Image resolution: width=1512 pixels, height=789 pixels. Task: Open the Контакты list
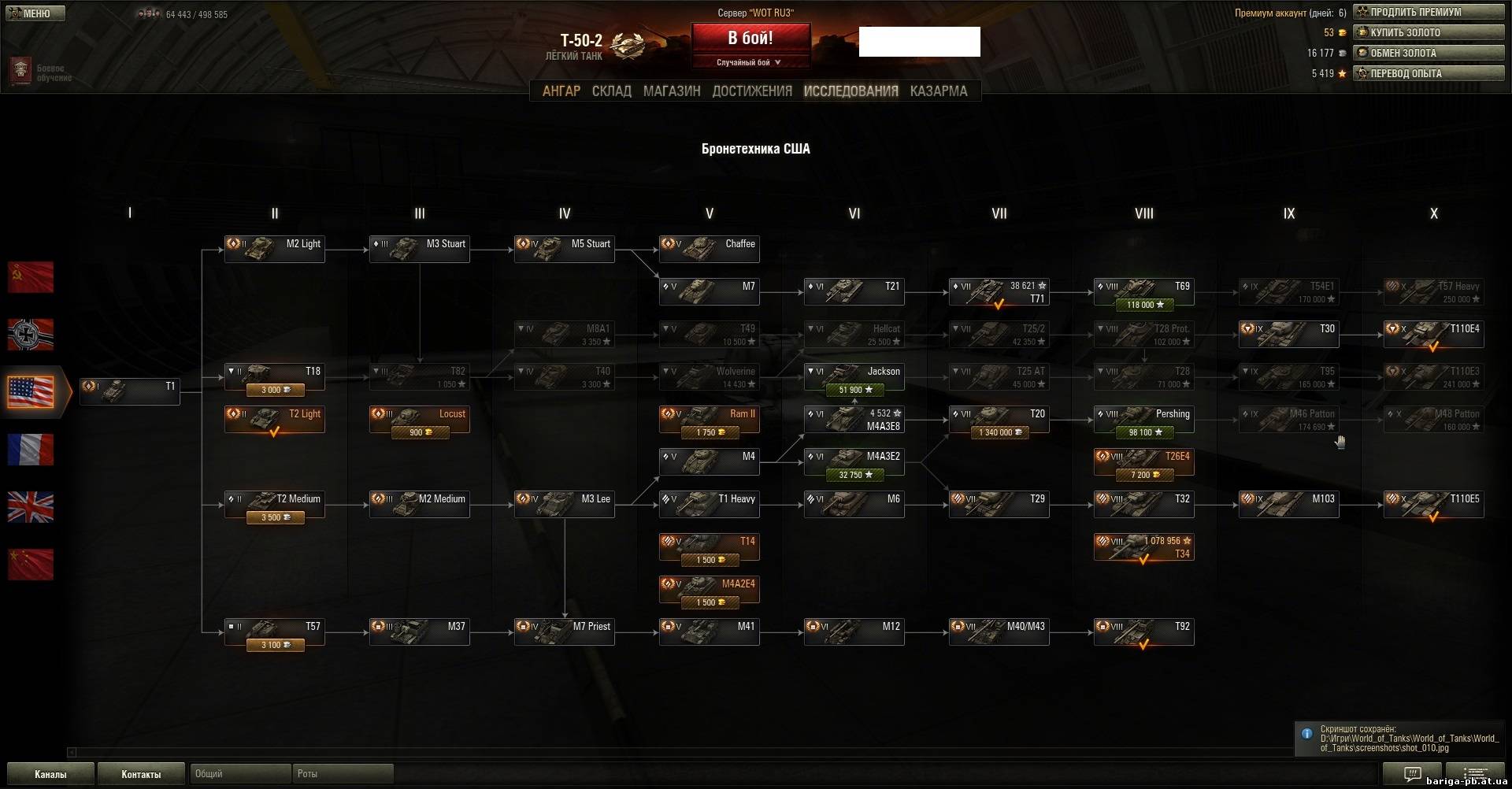pyautogui.click(x=141, y=774)
